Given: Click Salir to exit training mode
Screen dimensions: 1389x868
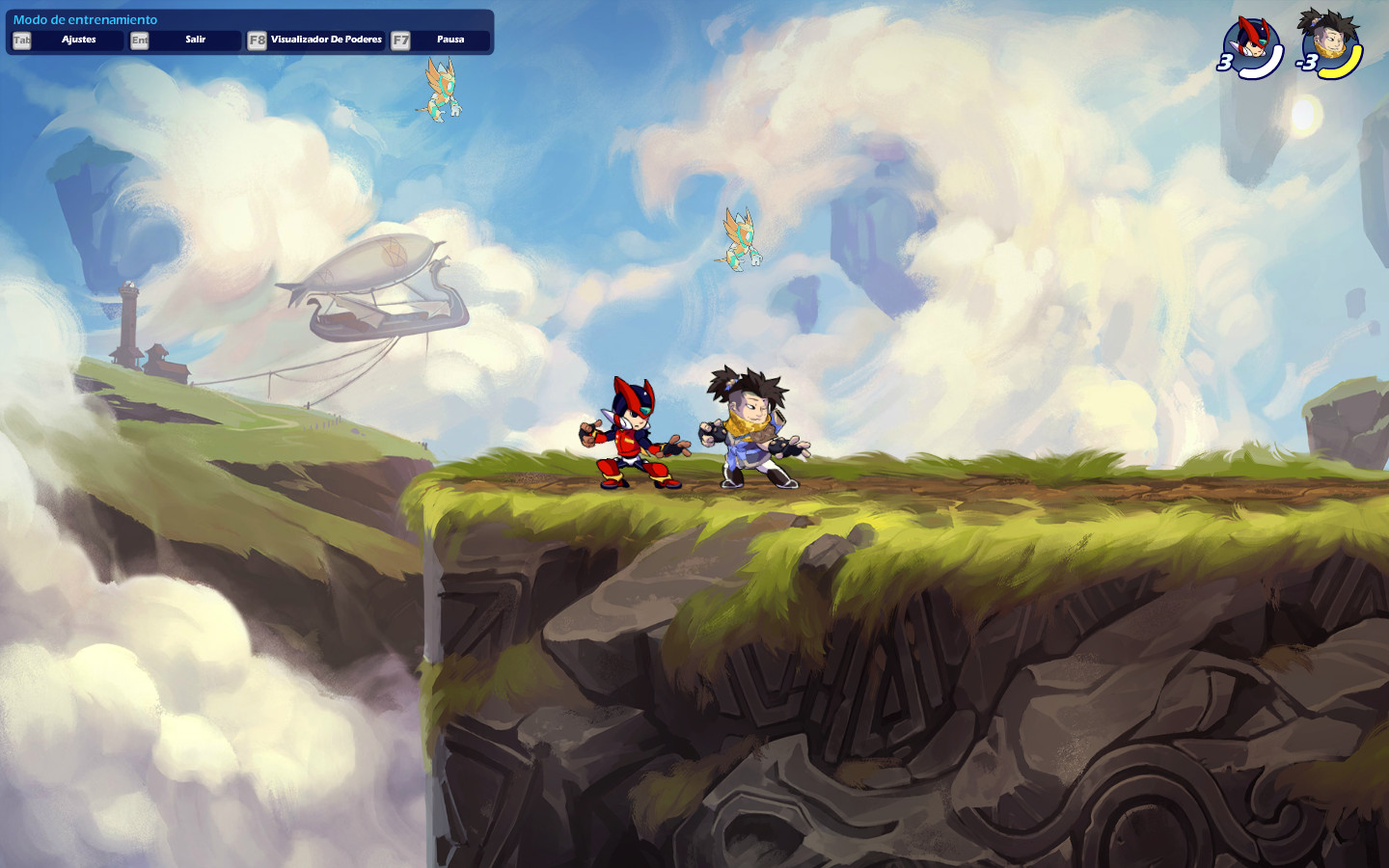Looking at the screenshot, I should coord(195,40).
